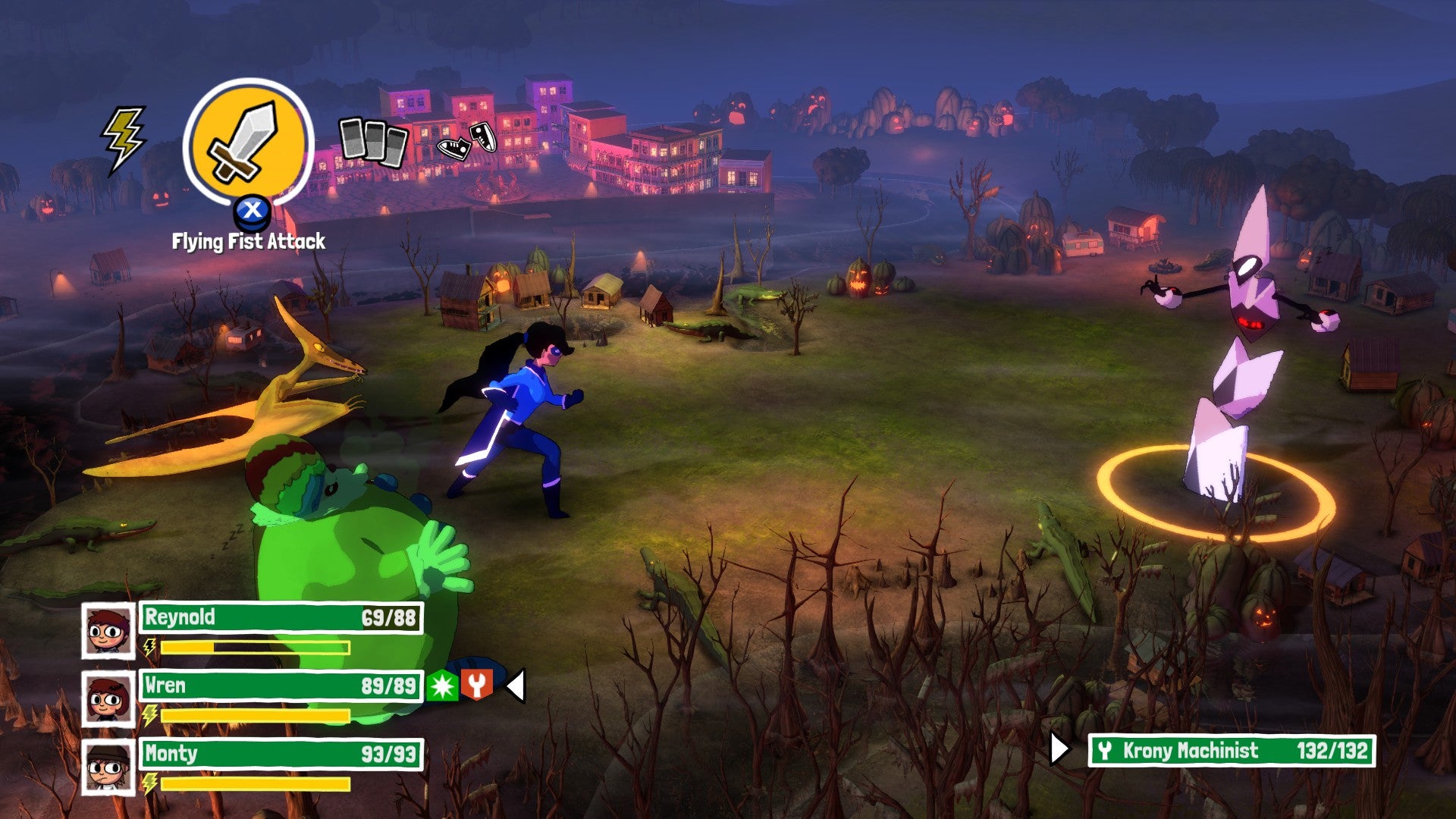Select the white arrow pointing at Wren's bar
The image size is (1456, 819).
(x=517, y=686)
